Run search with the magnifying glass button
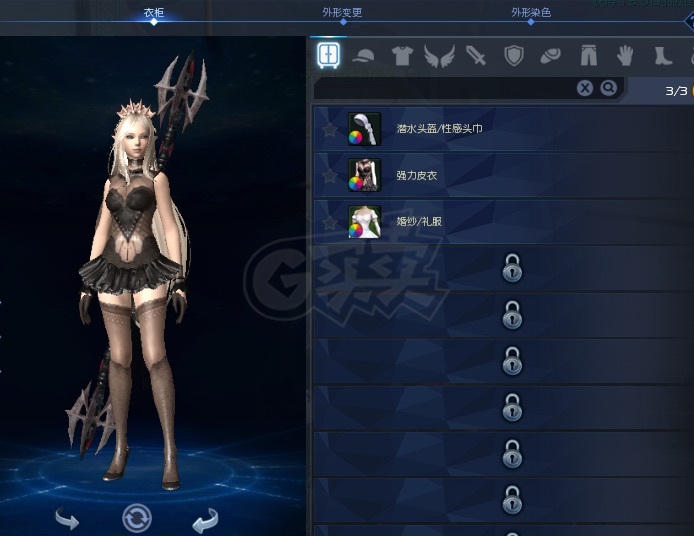 (x=609, y=89)
